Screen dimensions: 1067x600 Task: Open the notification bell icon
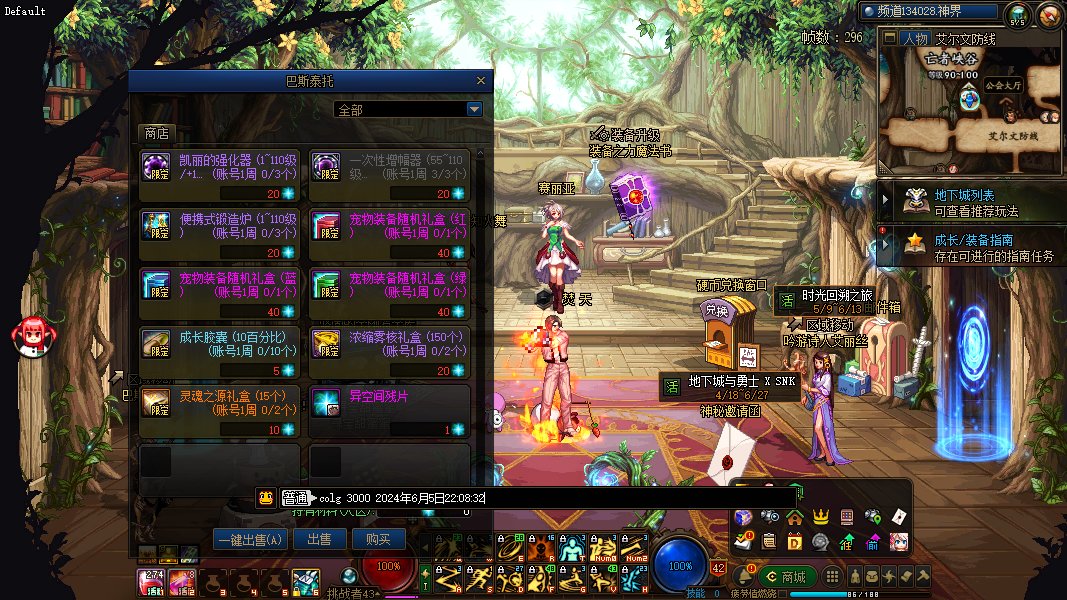pos(743,577)
